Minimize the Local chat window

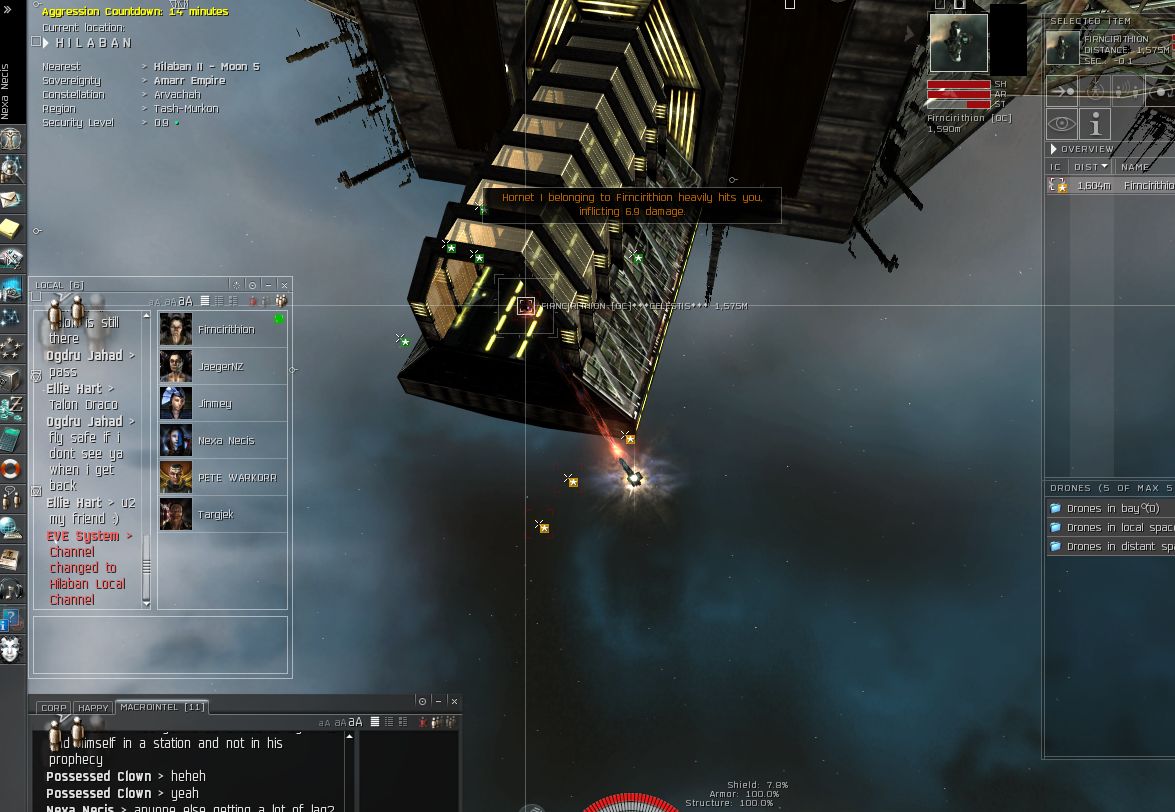[268, 285]
